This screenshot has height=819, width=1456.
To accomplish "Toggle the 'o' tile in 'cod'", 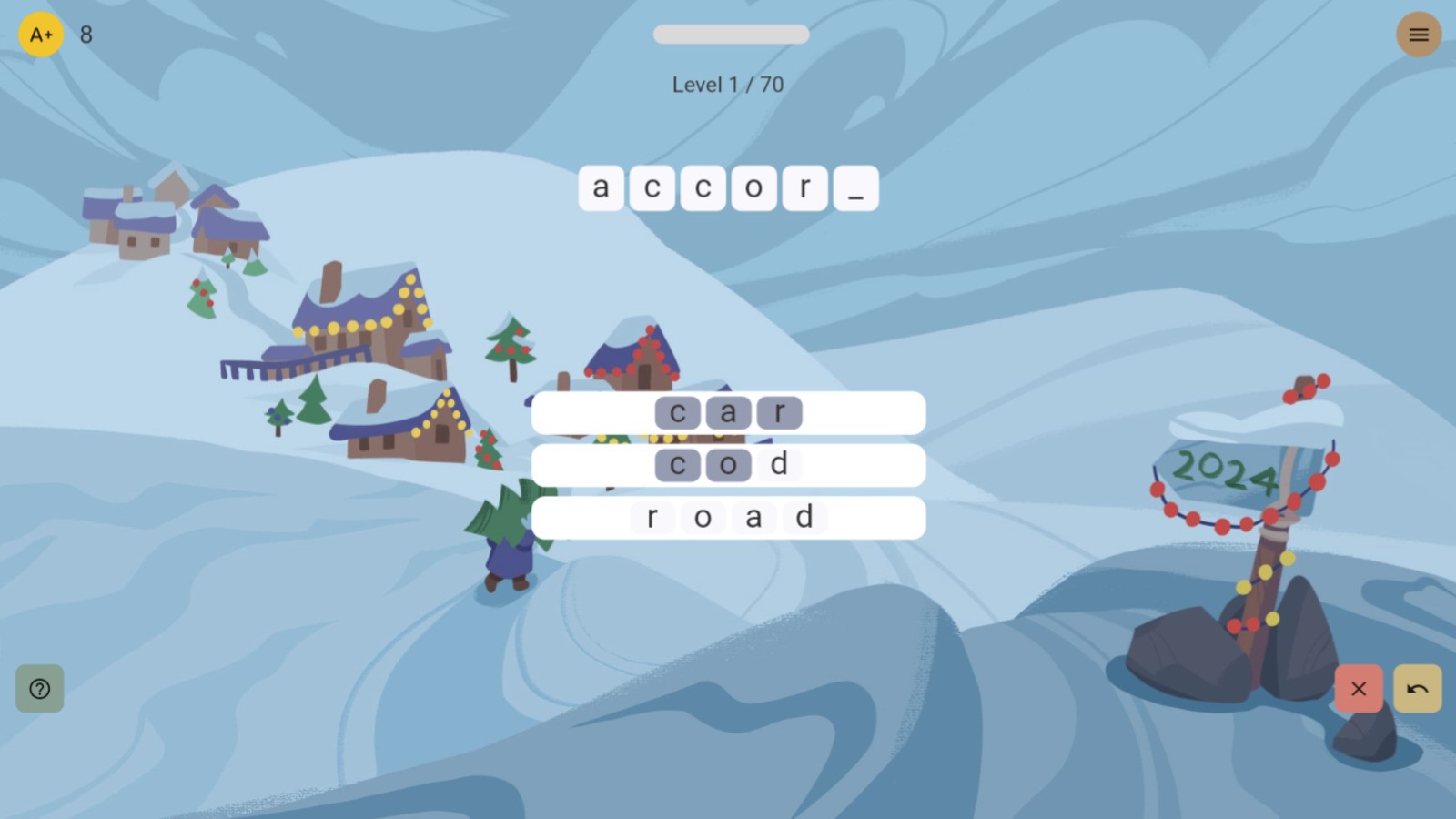I will click(x=727, y=464).
